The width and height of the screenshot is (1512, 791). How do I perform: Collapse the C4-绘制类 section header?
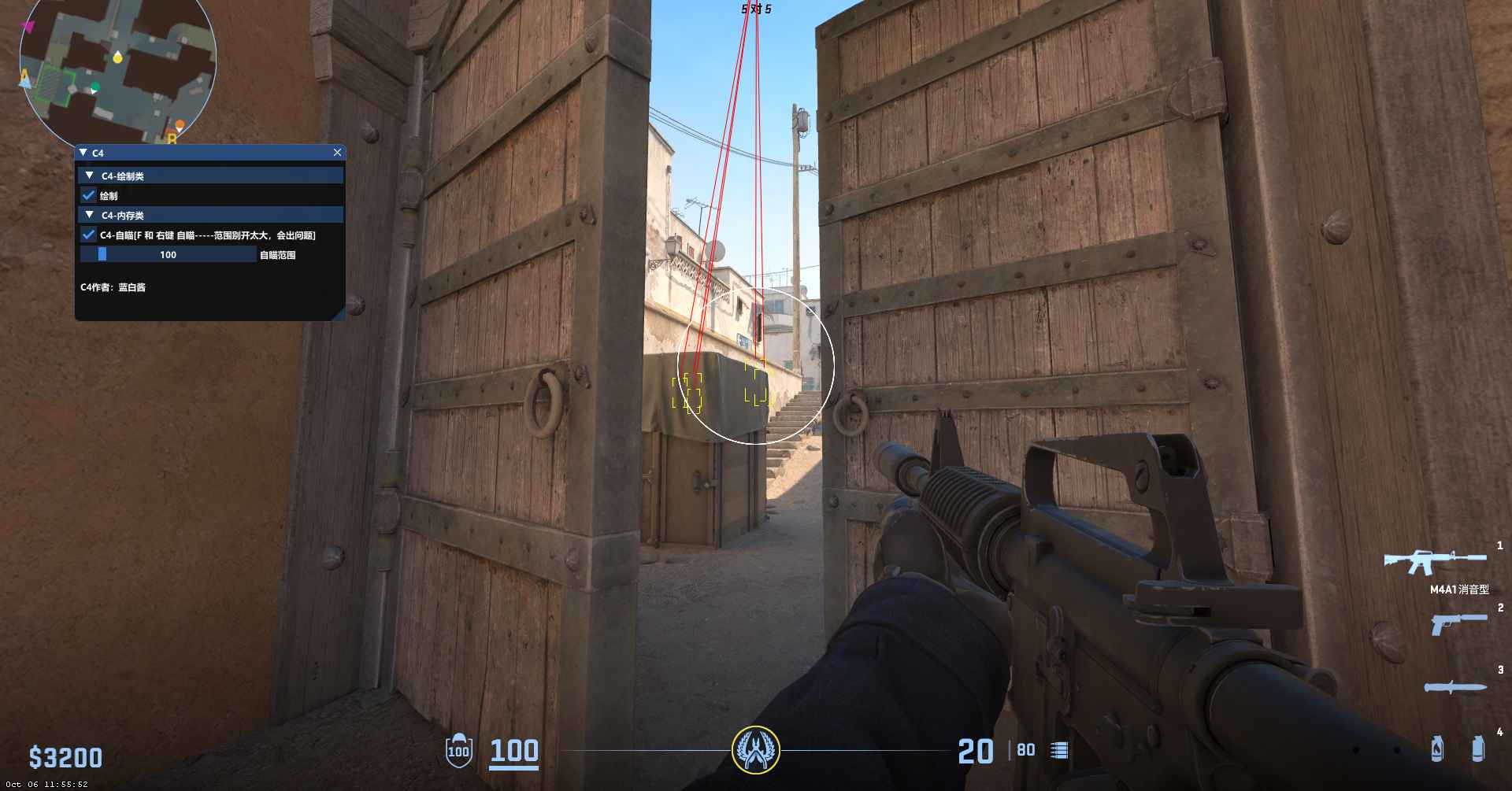90,176
